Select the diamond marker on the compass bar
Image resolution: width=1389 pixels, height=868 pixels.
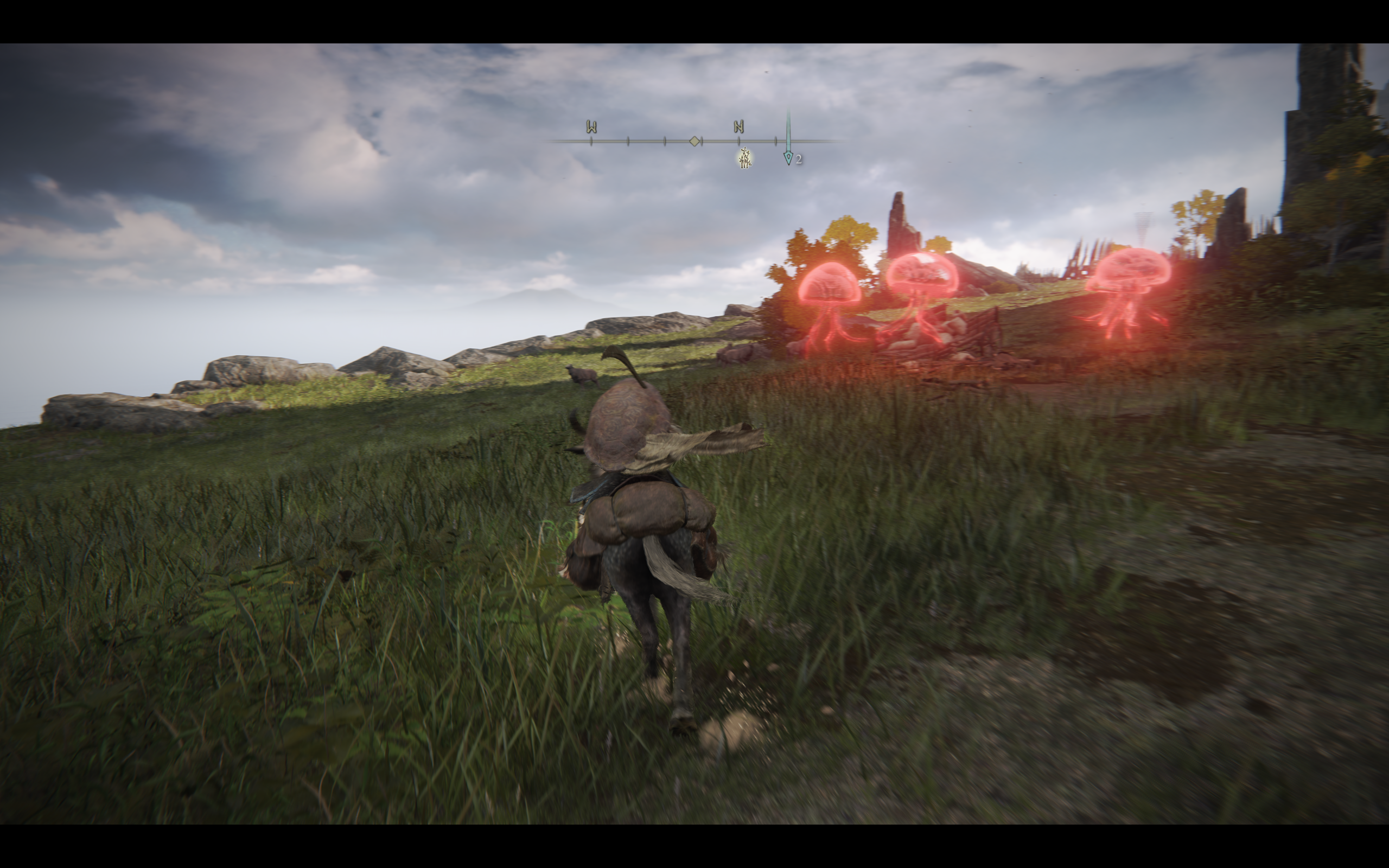coord(694,141)
